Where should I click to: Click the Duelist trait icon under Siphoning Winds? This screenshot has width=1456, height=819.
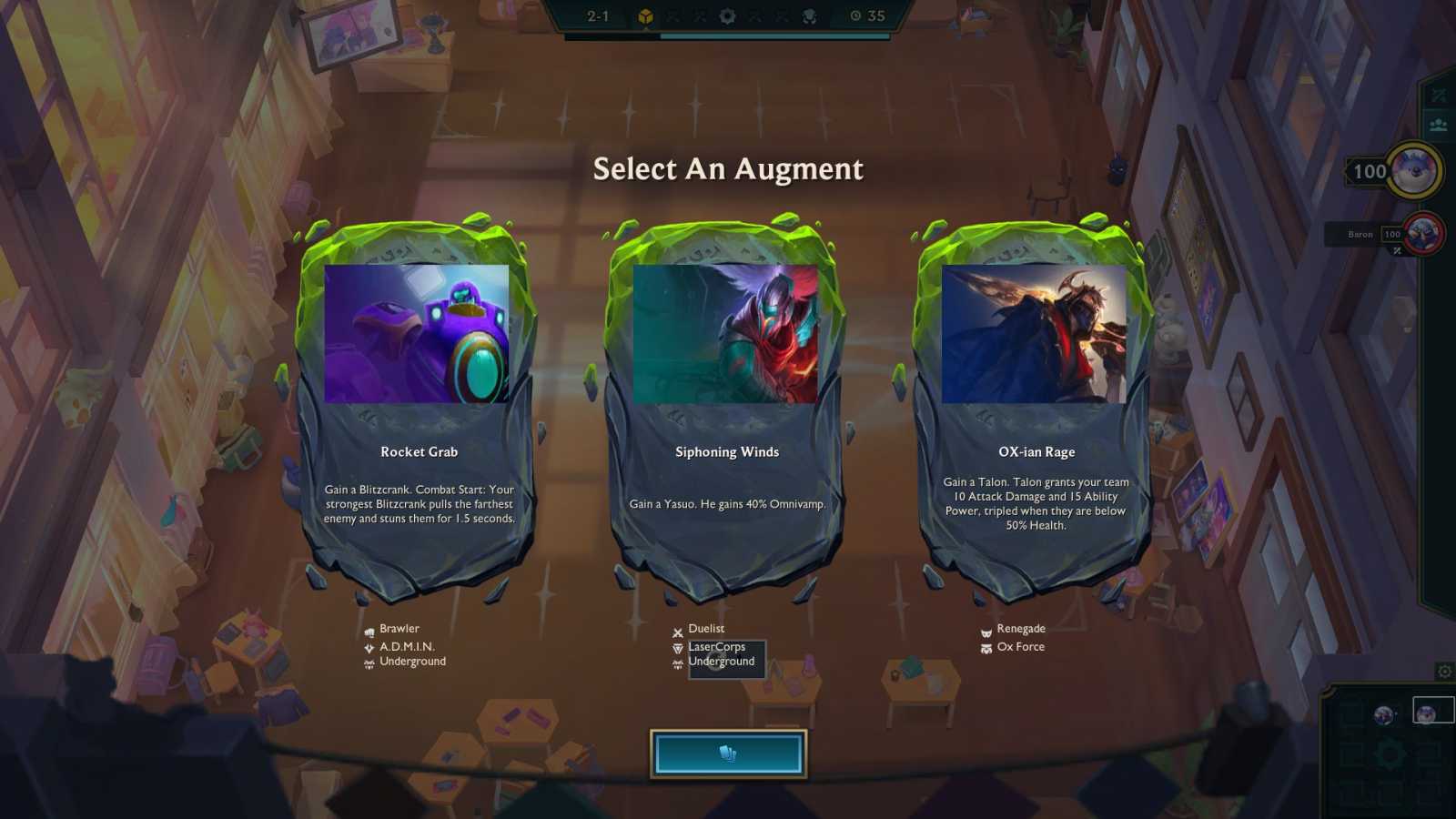[677, 628]
